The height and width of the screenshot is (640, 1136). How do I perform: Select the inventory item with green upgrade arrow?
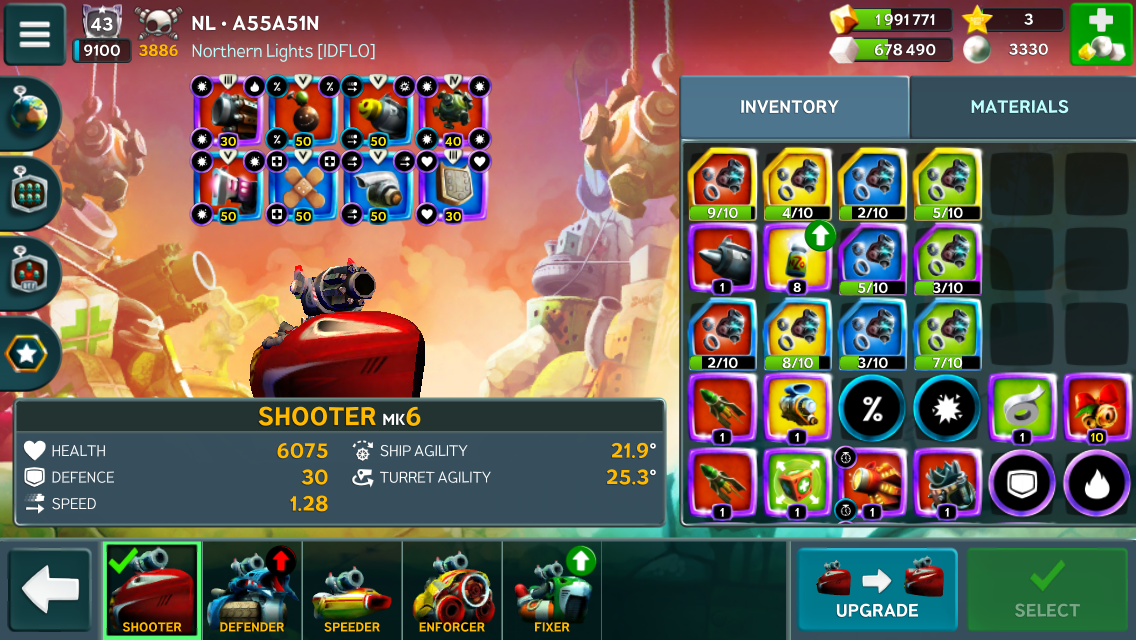coord(797,259)
